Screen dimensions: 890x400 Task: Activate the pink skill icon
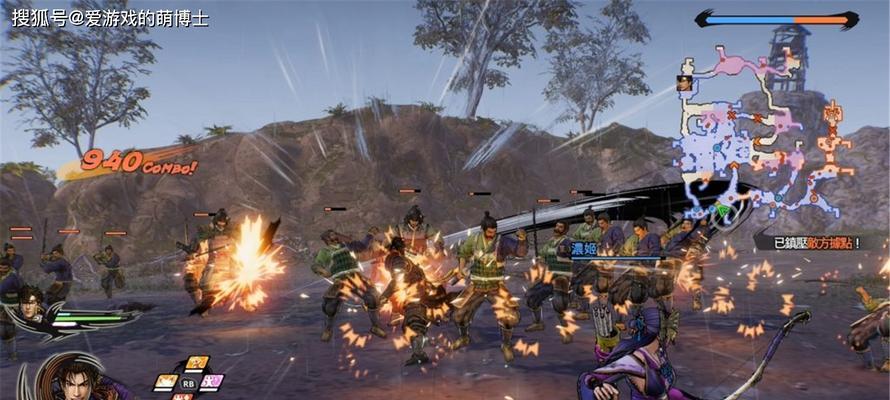[212, 382]
